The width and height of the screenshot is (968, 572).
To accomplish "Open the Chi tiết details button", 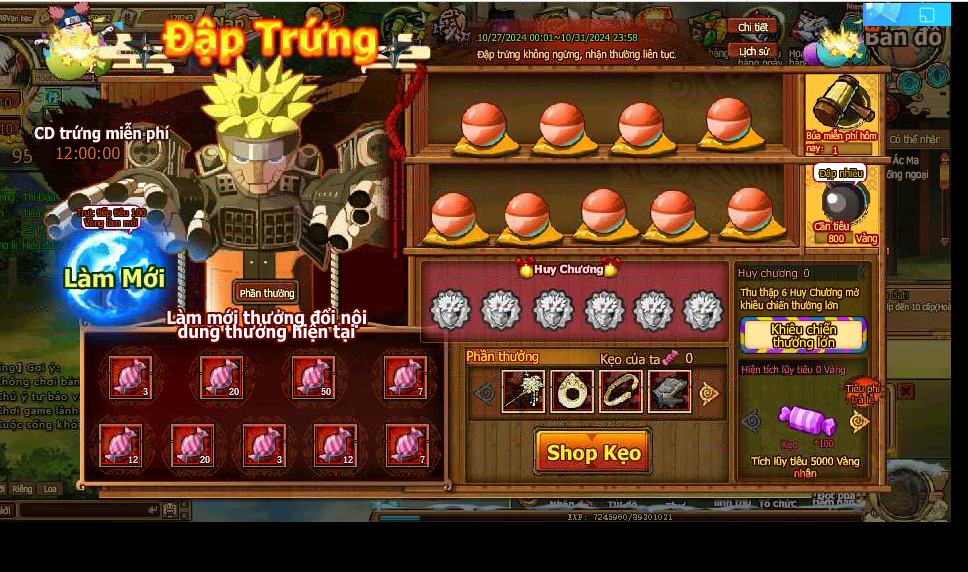I will [754, 27].
